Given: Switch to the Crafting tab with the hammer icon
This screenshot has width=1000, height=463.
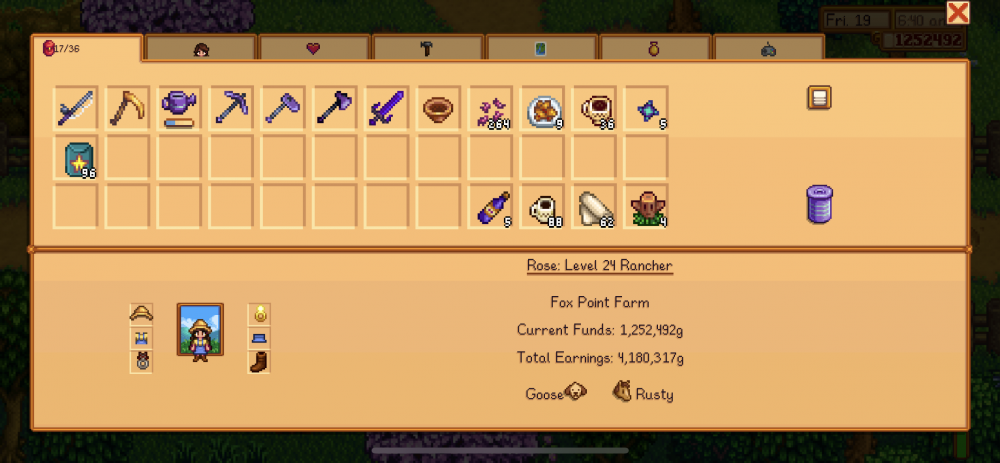Looking at the screenshot, I should pos(428,47).
